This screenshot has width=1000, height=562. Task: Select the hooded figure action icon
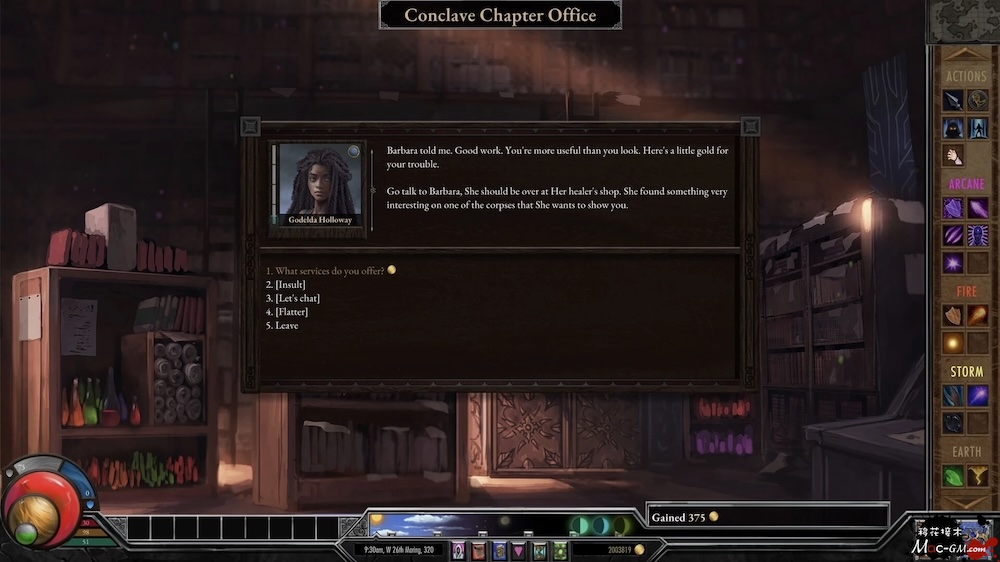(953, 128)
